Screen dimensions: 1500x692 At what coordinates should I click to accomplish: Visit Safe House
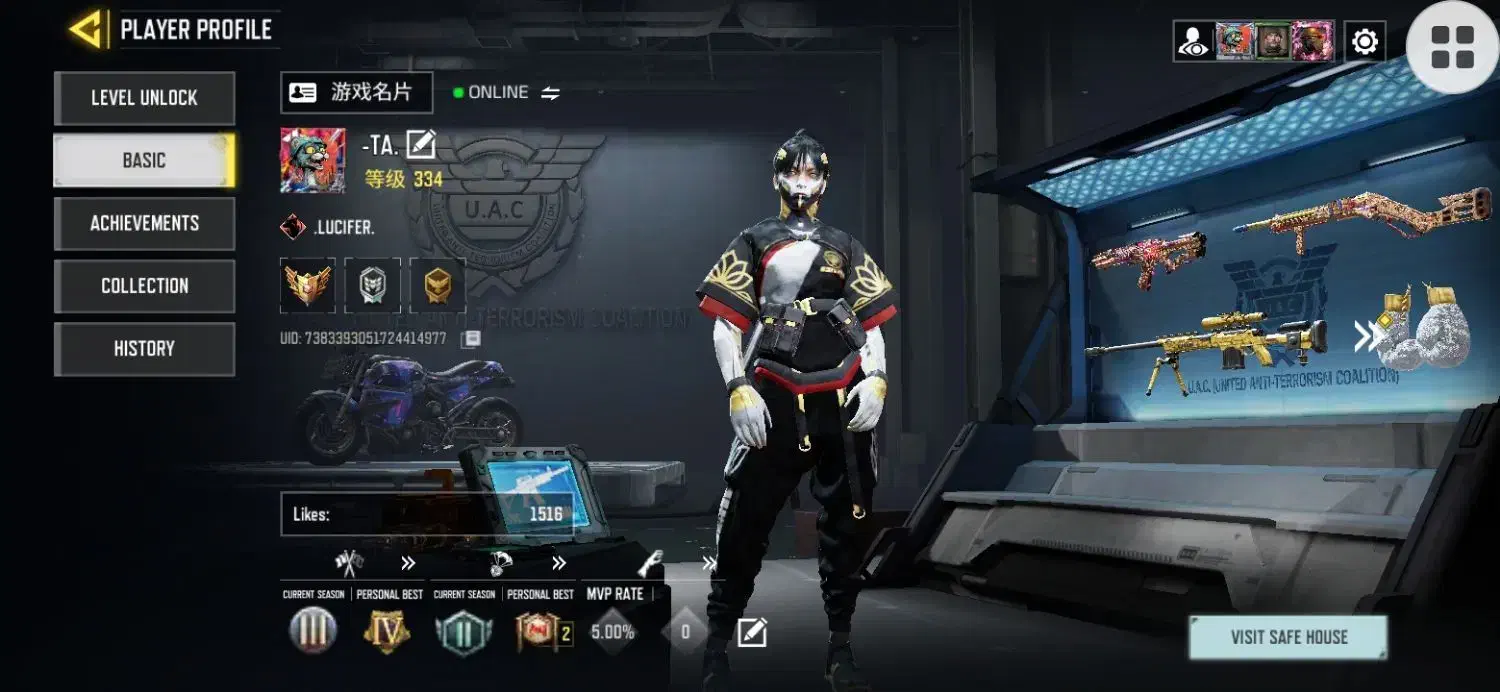(1288, 637)
